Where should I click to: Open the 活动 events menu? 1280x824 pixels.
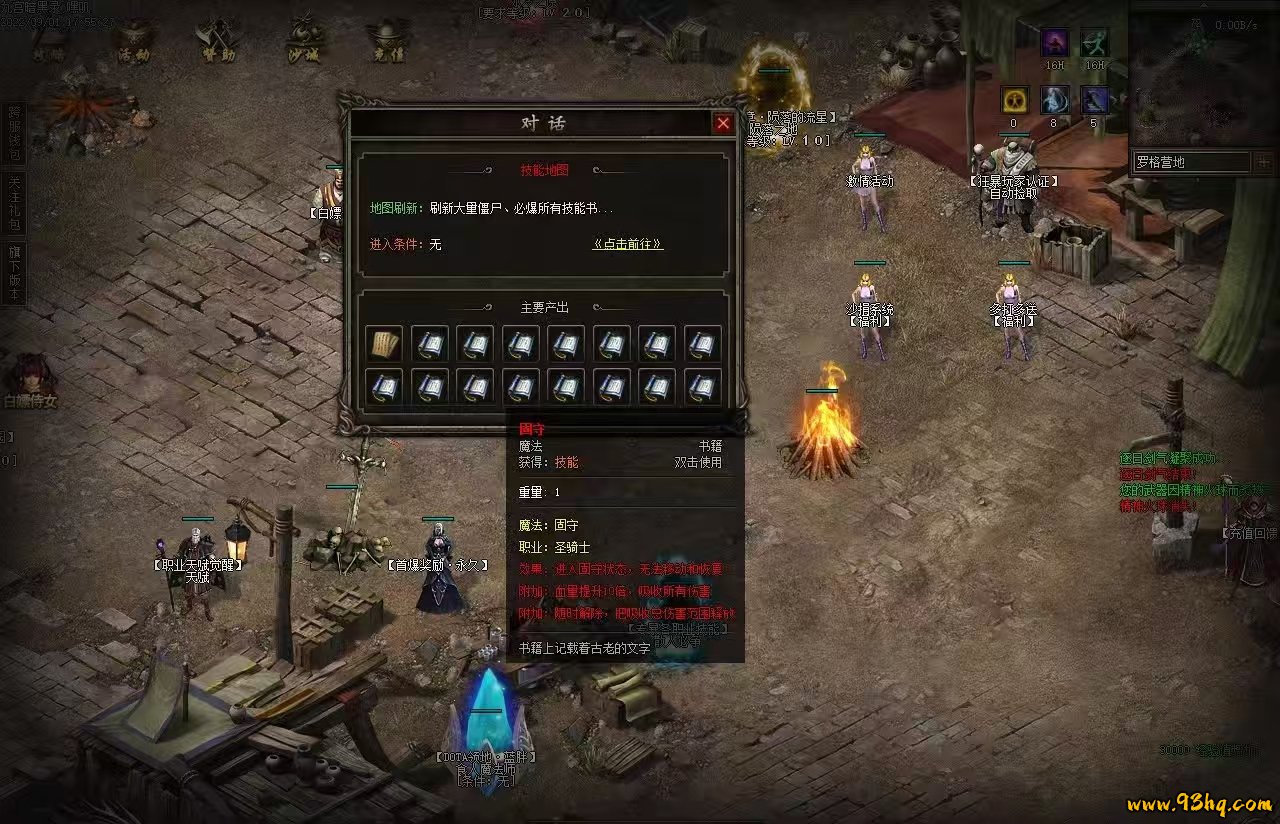click(x=133, y=42)
